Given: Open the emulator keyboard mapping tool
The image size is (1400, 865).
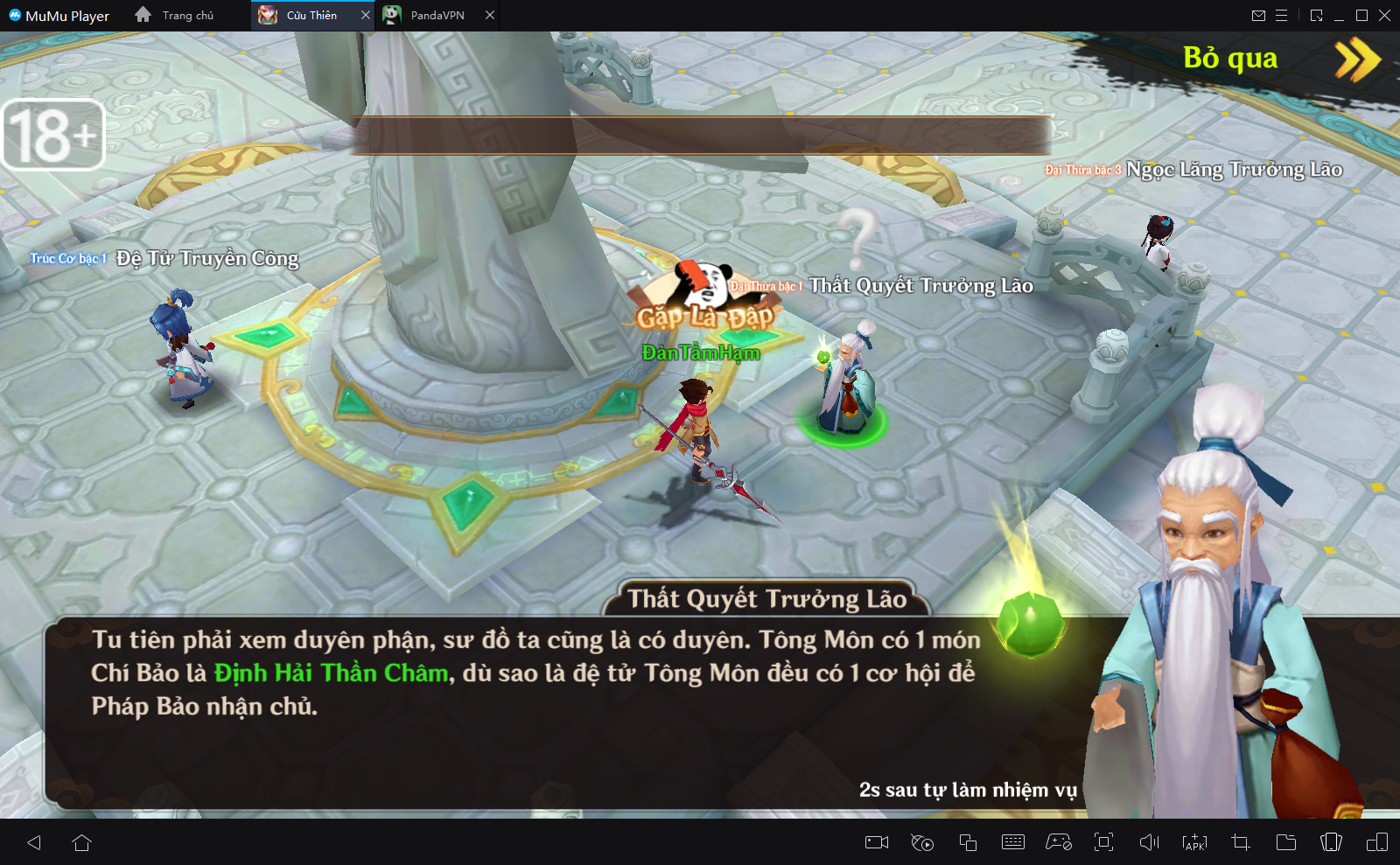Looking at the screenshot, I should coord(1013,842).
